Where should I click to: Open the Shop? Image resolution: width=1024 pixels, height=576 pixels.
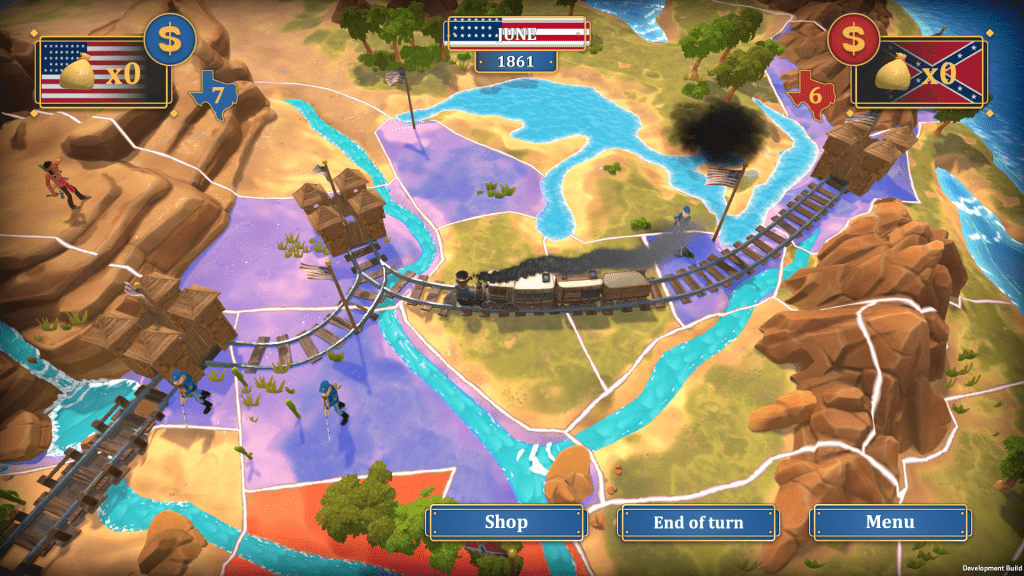point(505,522)
